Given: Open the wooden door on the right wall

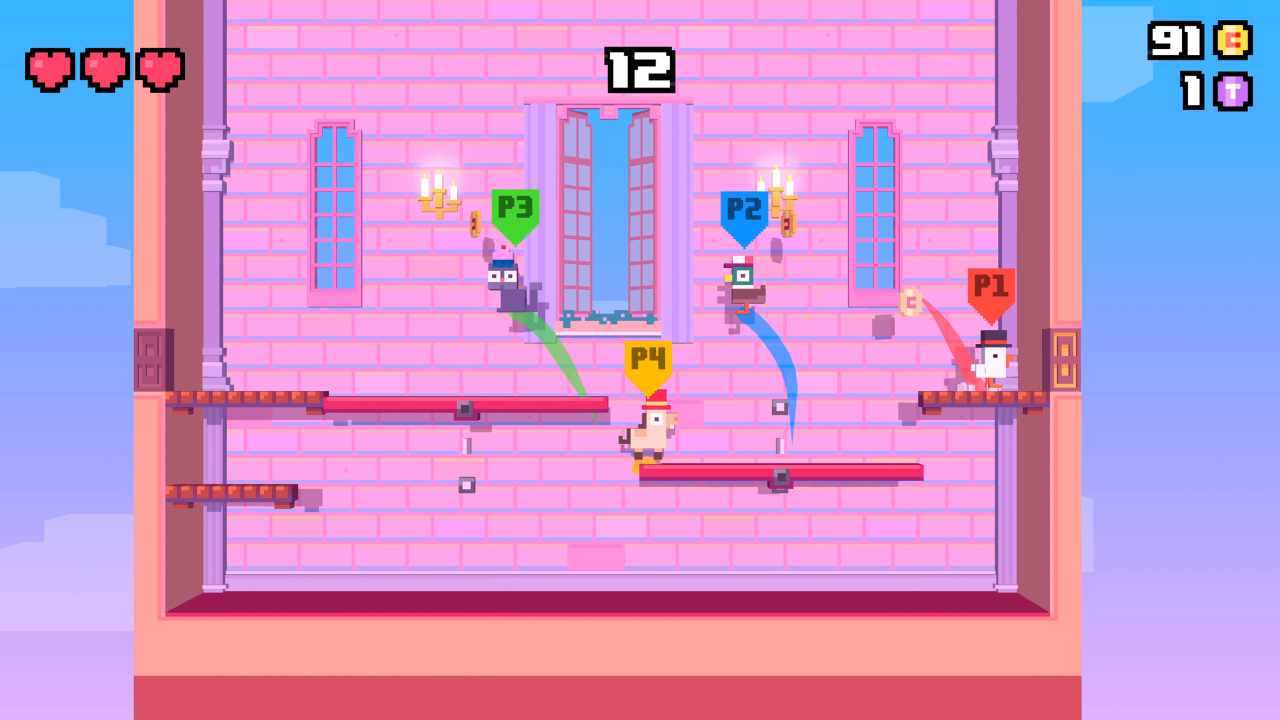Looking at the screenshot, I should (1063, 360).
